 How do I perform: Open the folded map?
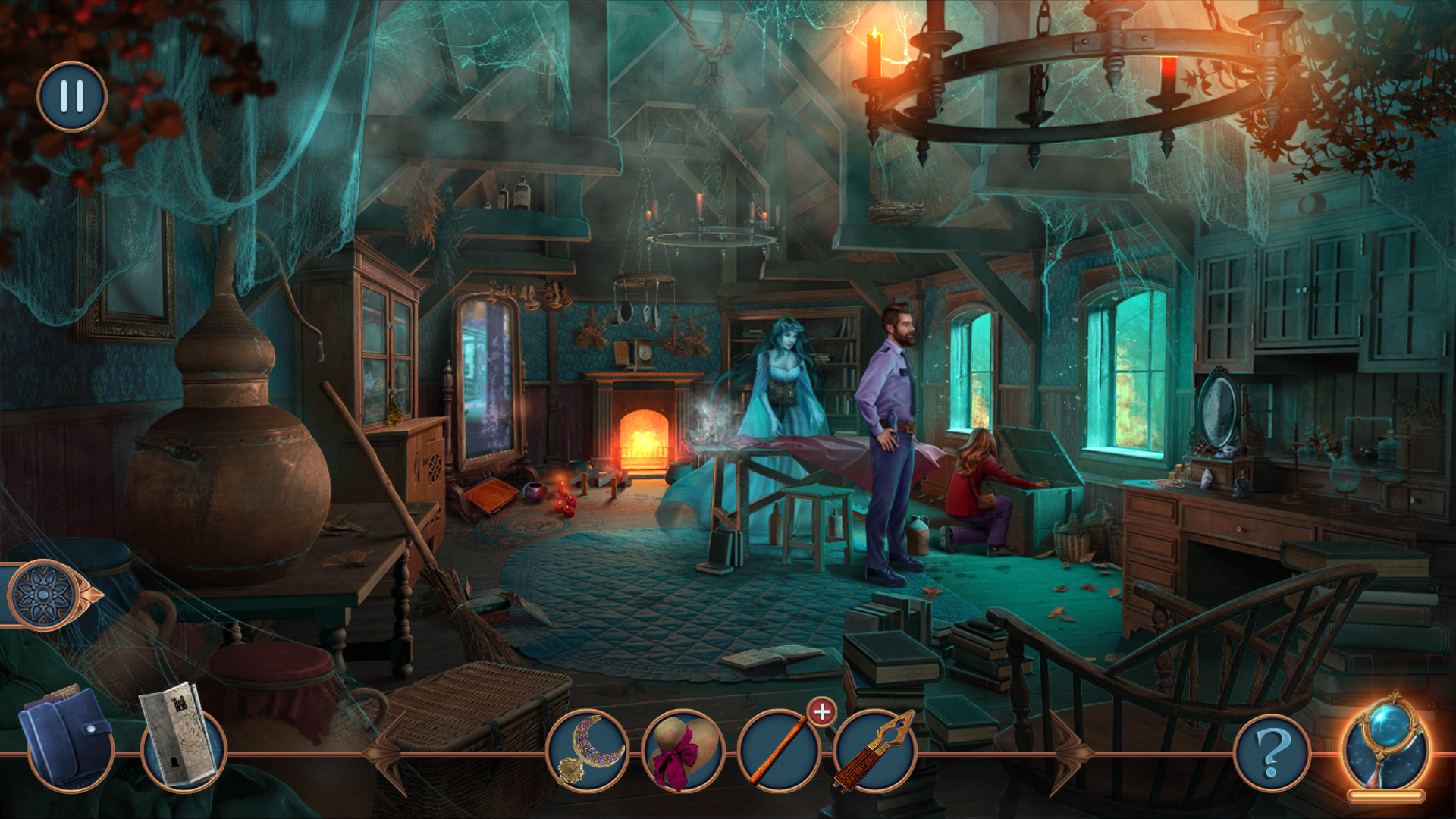coord(180,734)
